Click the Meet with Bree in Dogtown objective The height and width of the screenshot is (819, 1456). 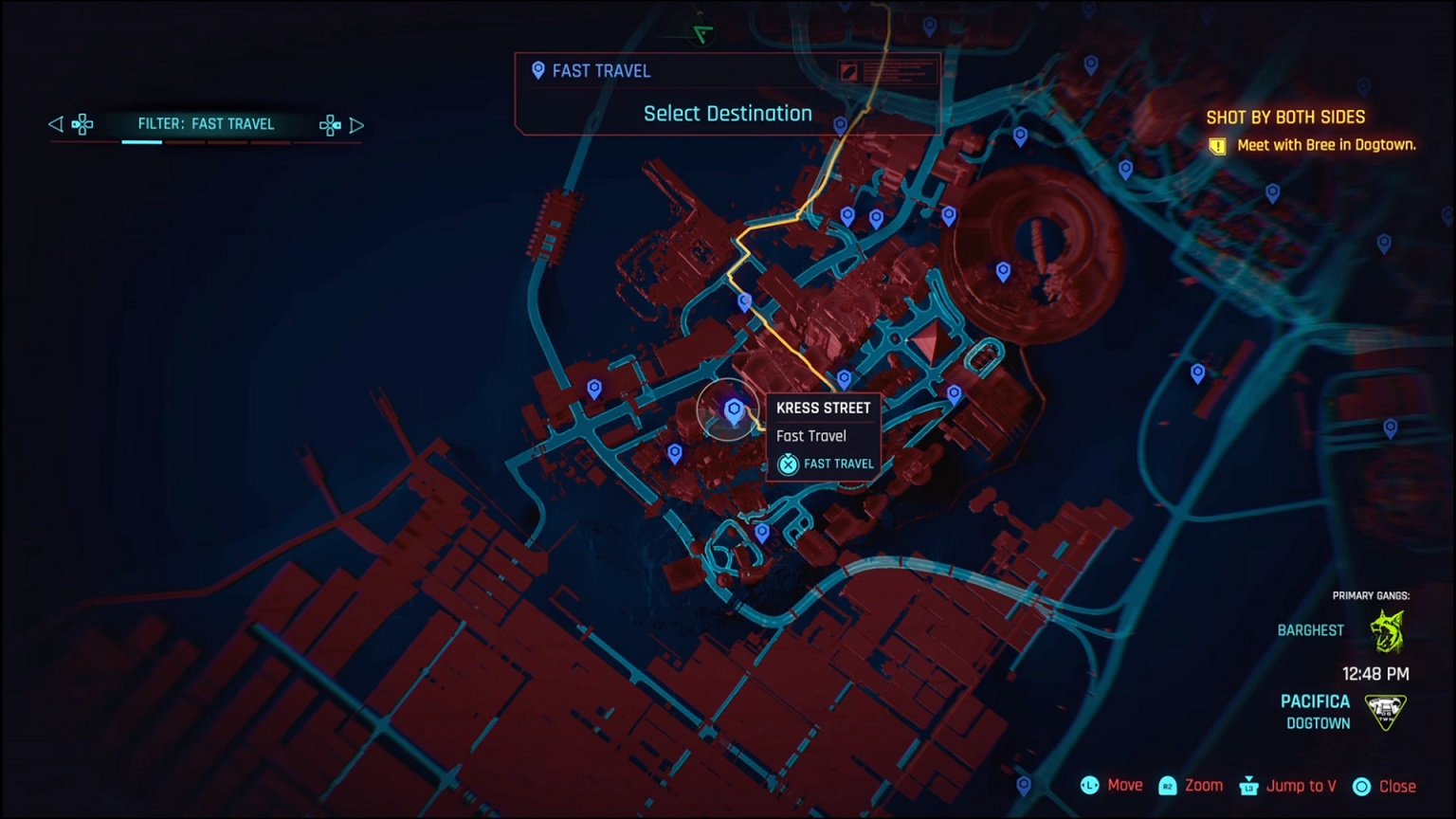(1325, 145)
